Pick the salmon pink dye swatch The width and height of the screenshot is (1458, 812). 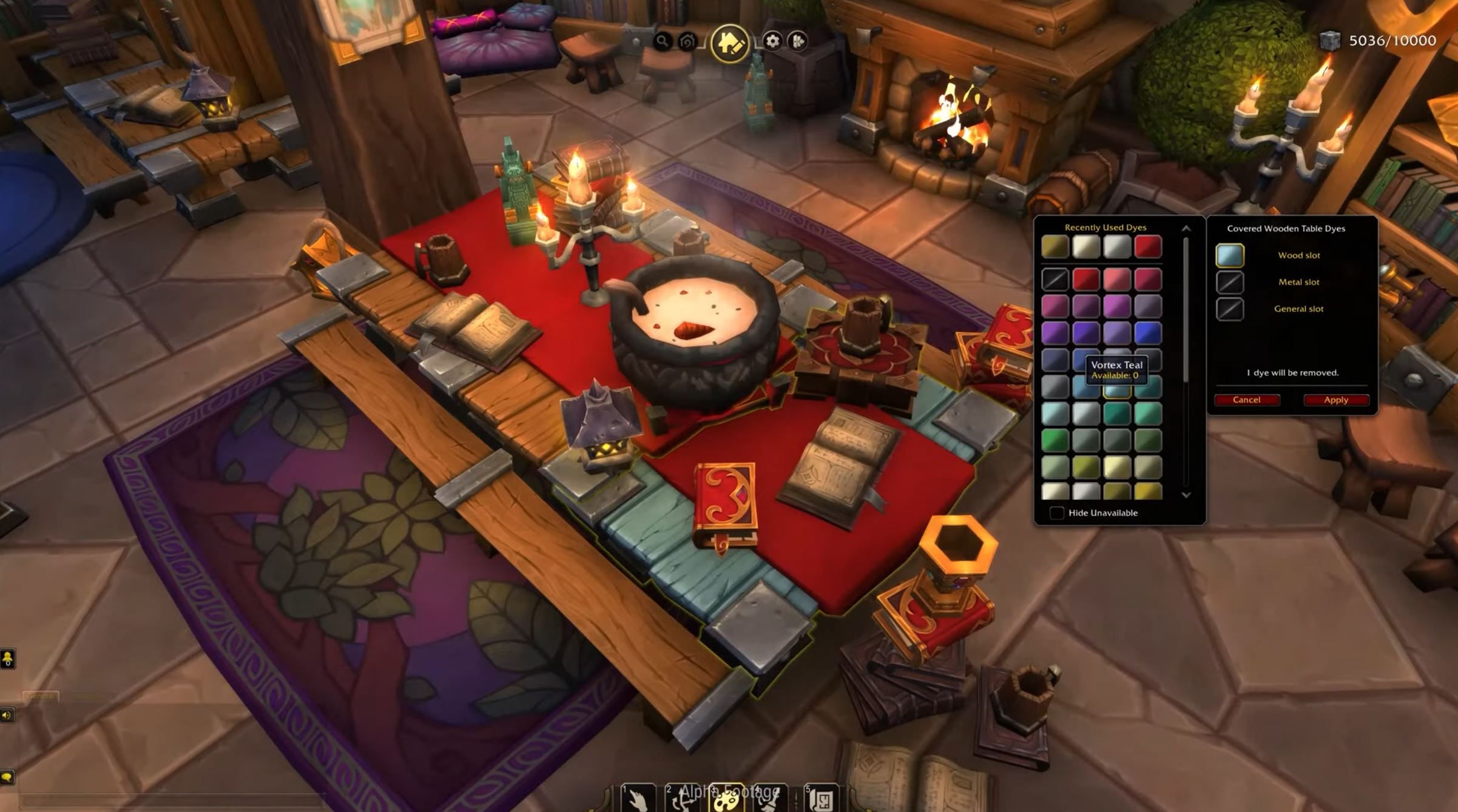pyautogui.click(x=1117, y=280)
